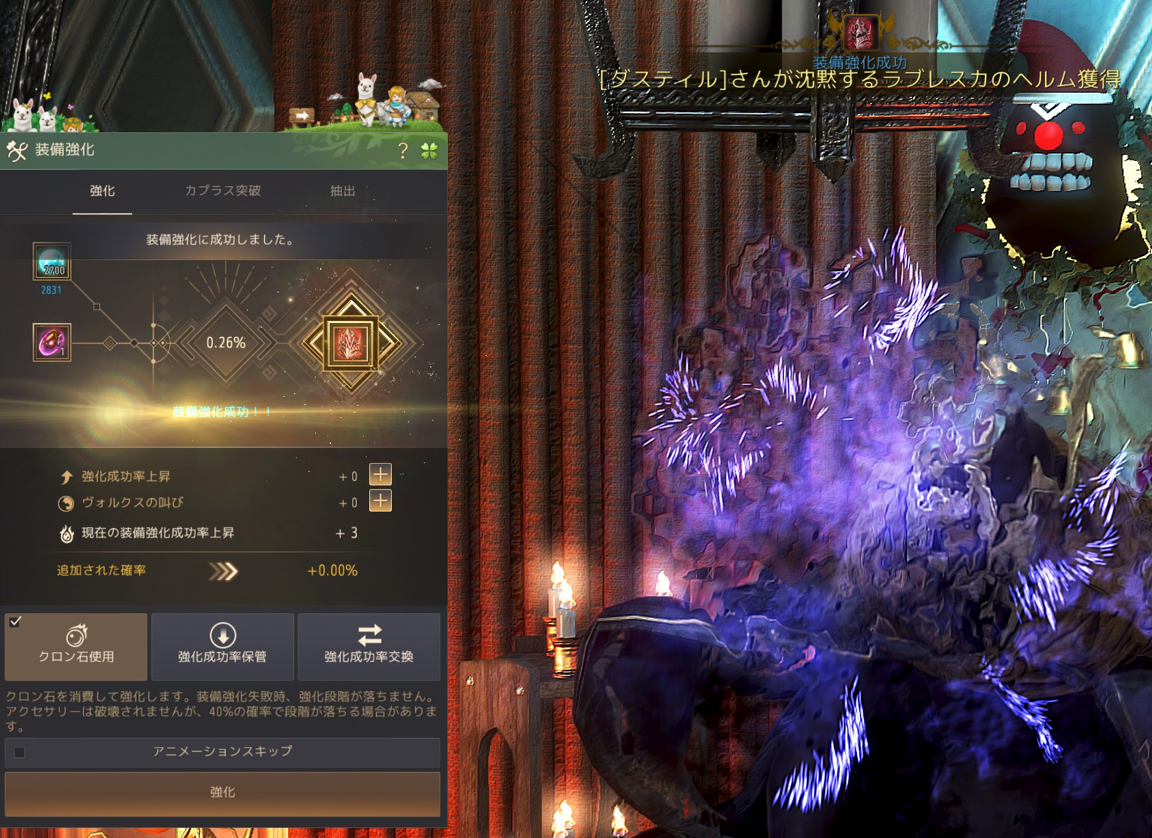Viewport: 1152px width, 838px height.
Task: Select the 抽出 tab
Action: coord(343,191)
